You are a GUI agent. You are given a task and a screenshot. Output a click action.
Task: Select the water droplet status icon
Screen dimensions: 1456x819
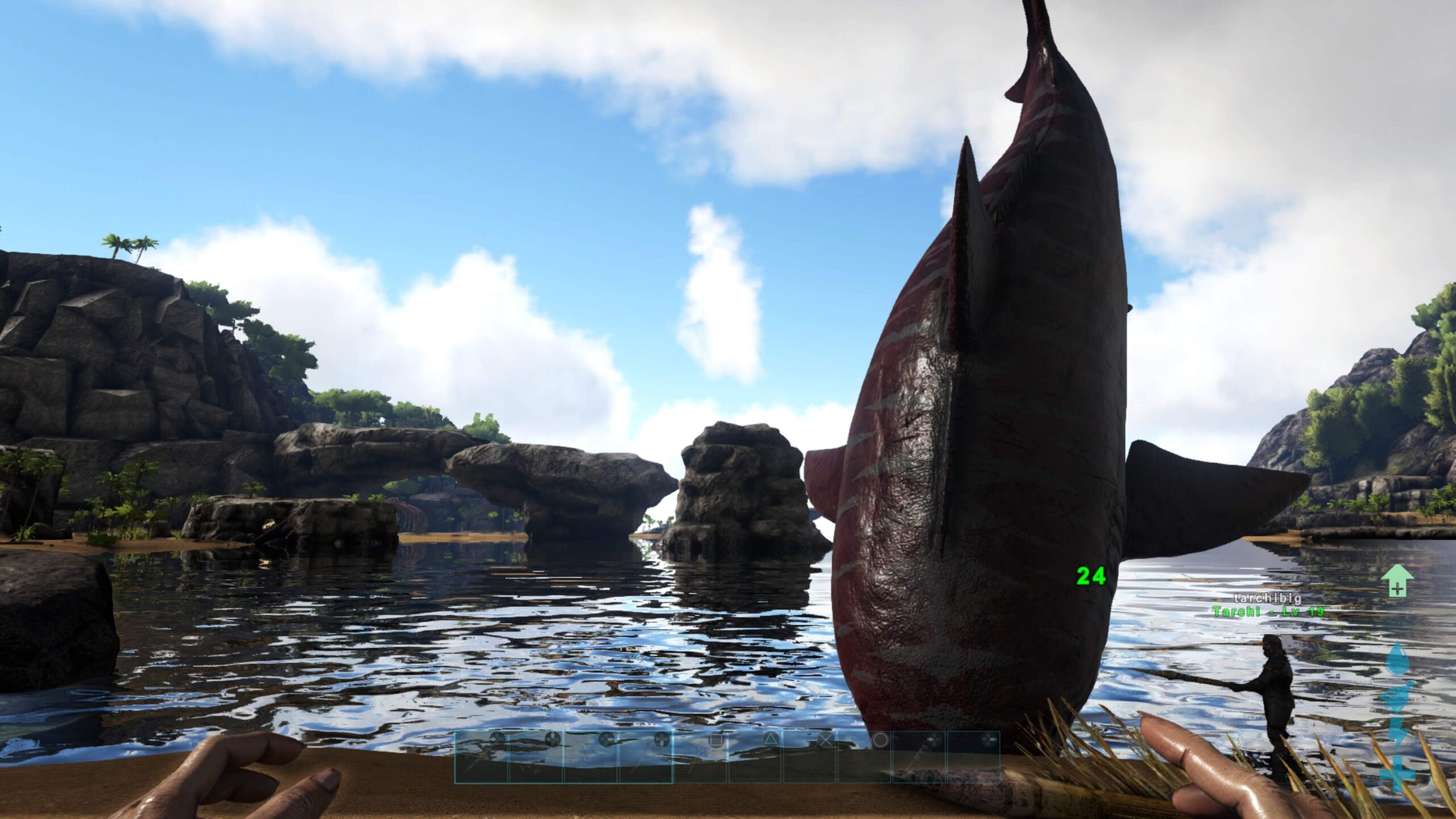[x=1397, y=660]
